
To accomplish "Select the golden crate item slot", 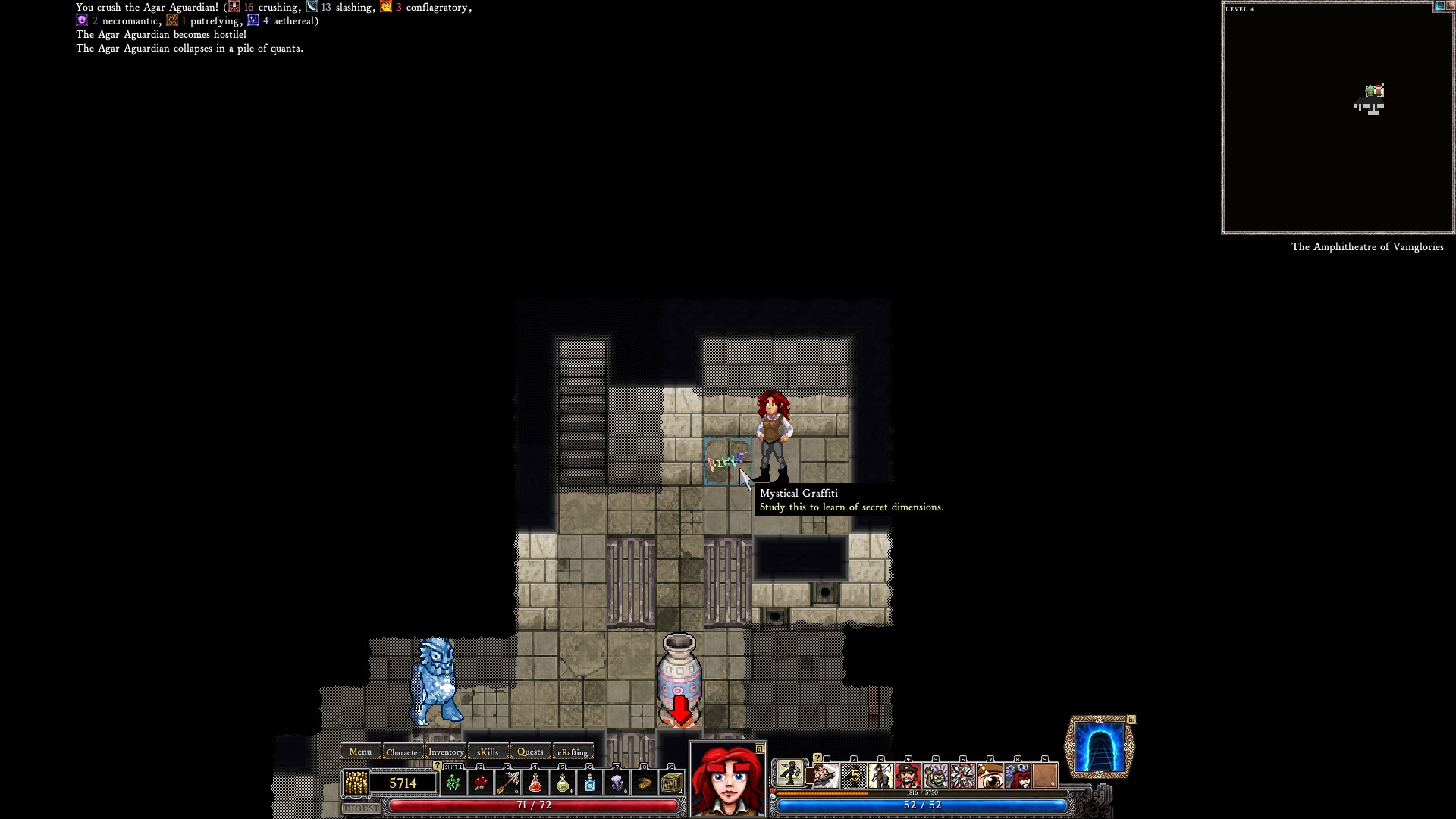I will [x=671, y=783].
